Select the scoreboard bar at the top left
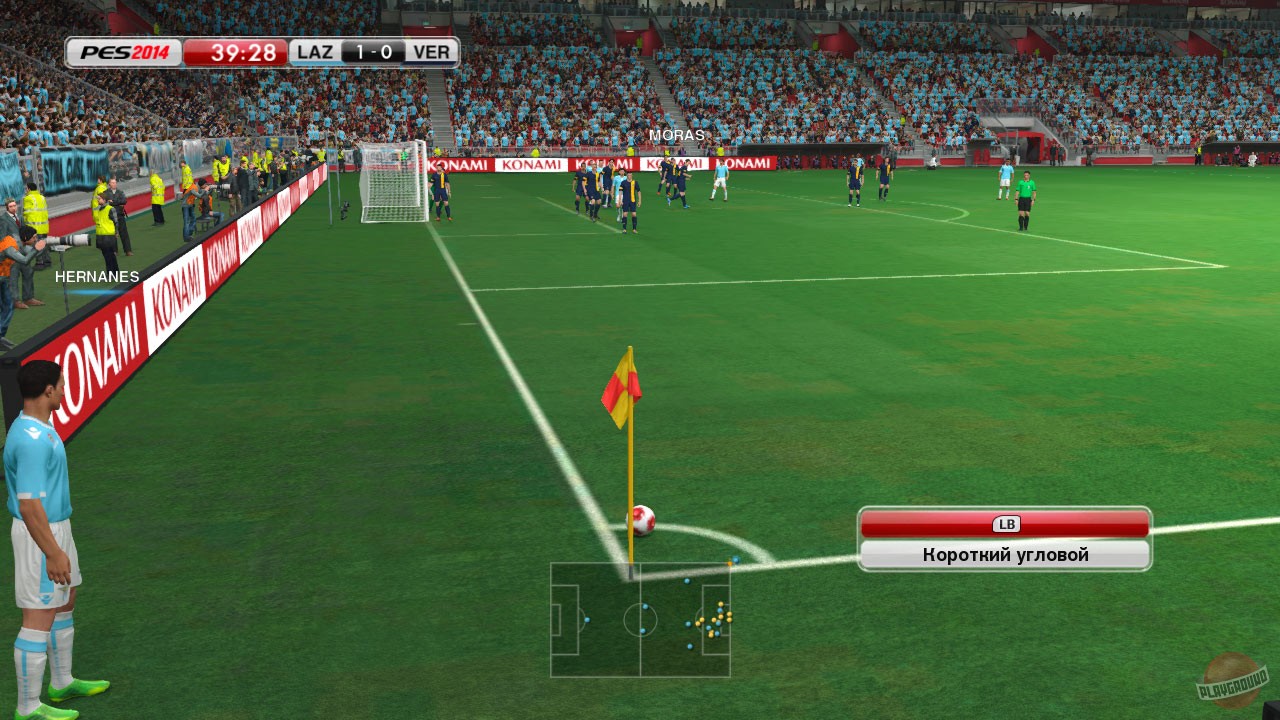Image resolution: width=1280 pixels, height=720 pixels. [x=260, y=50]
